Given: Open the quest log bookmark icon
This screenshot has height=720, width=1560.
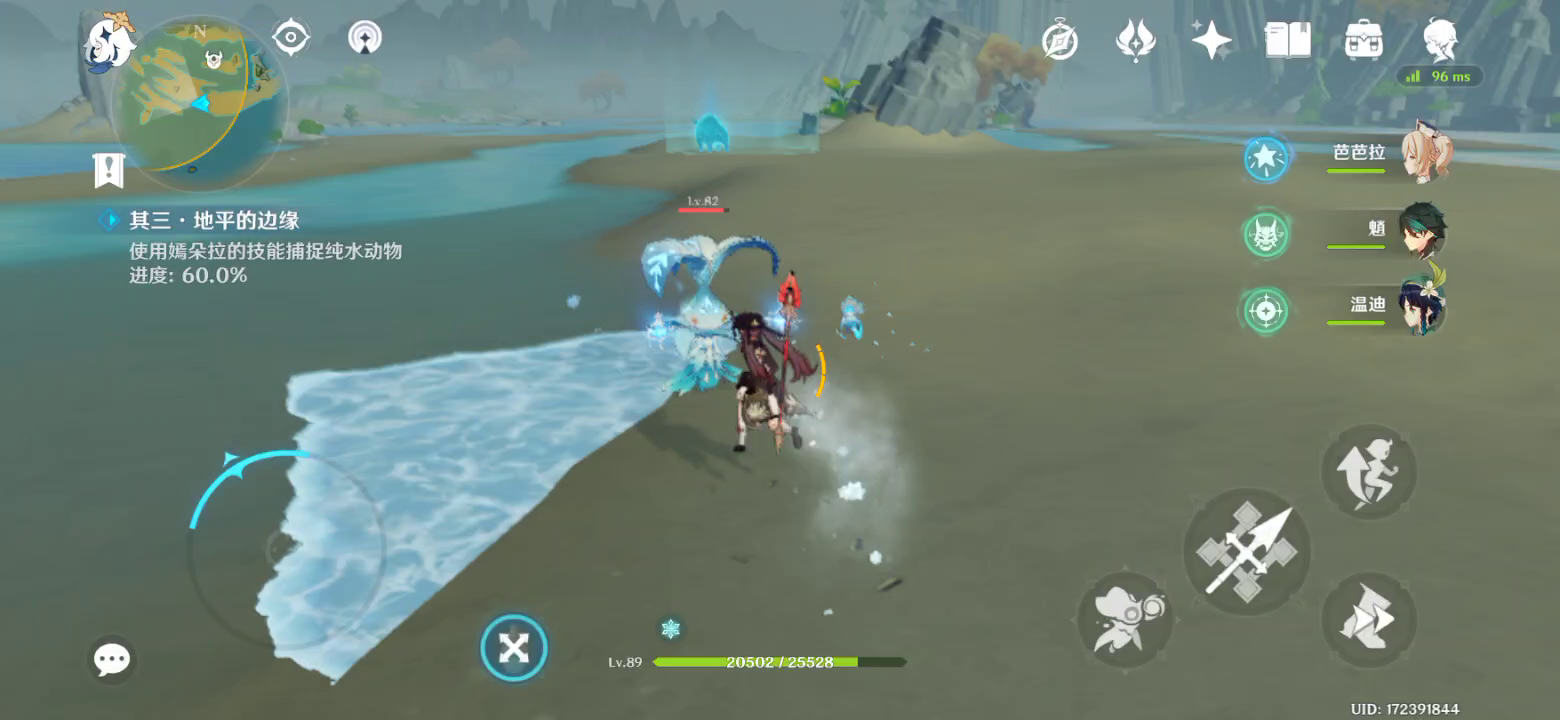Looking at the screenshot, I should (x=108, y=170).
